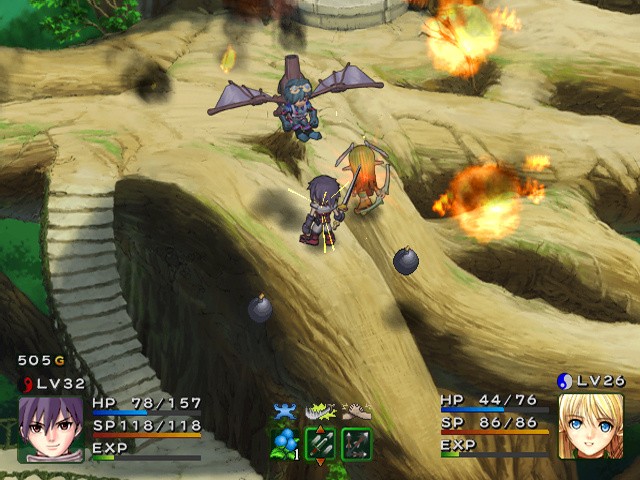
Task: Click the bare foot status icon
Action: pos(356,410)
